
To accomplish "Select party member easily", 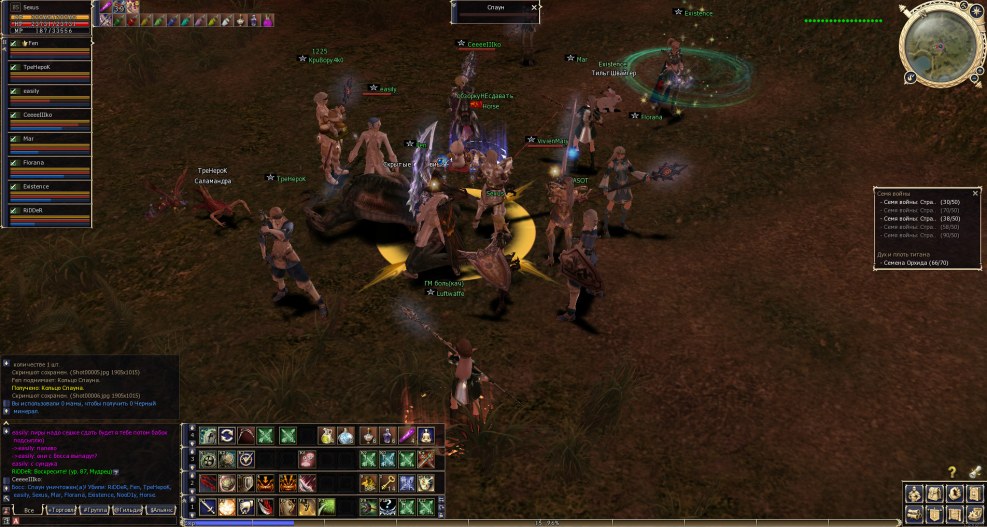I will tap(46, 92).
